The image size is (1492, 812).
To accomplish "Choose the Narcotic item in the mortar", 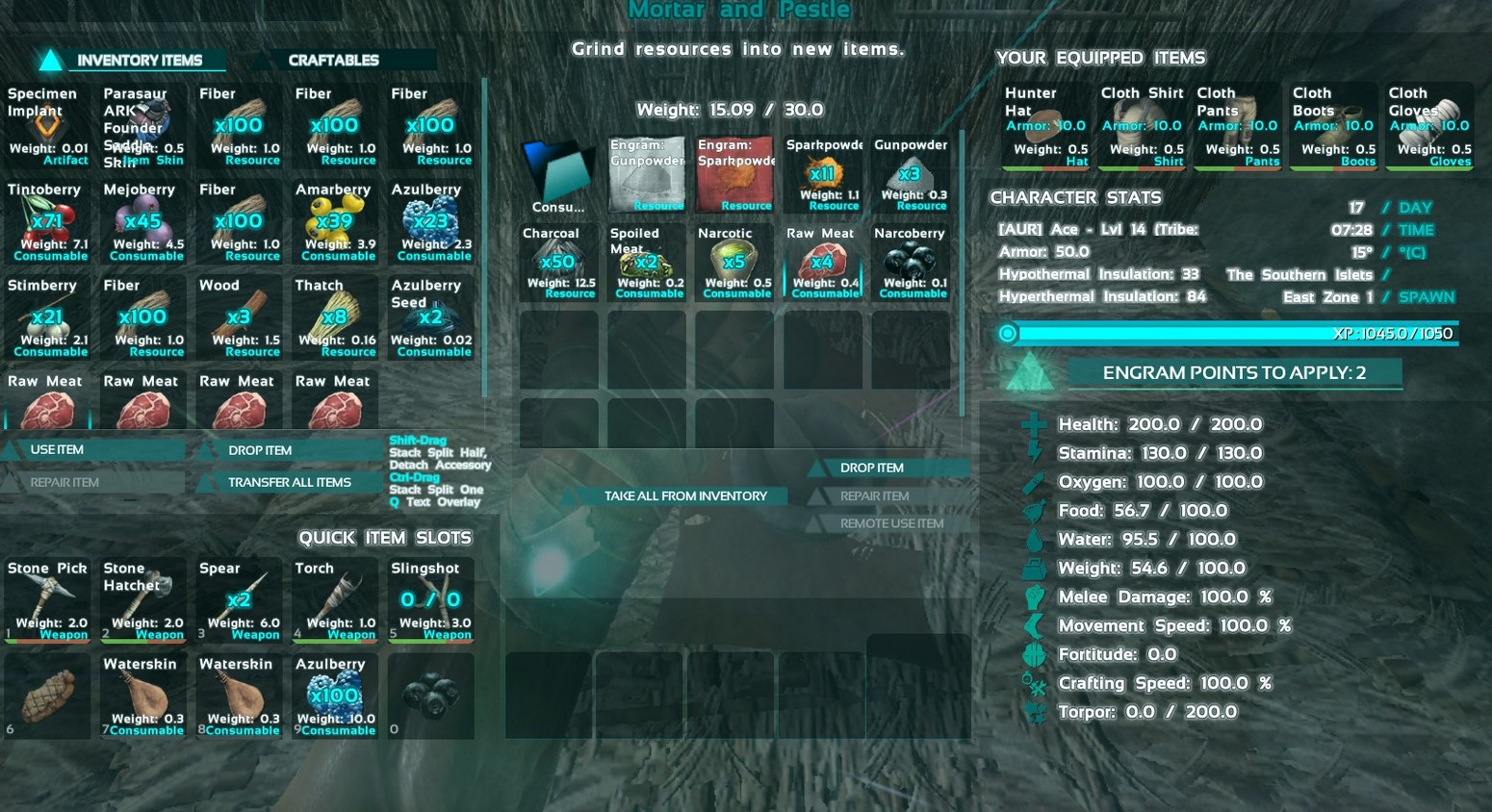I will point(734,263).
